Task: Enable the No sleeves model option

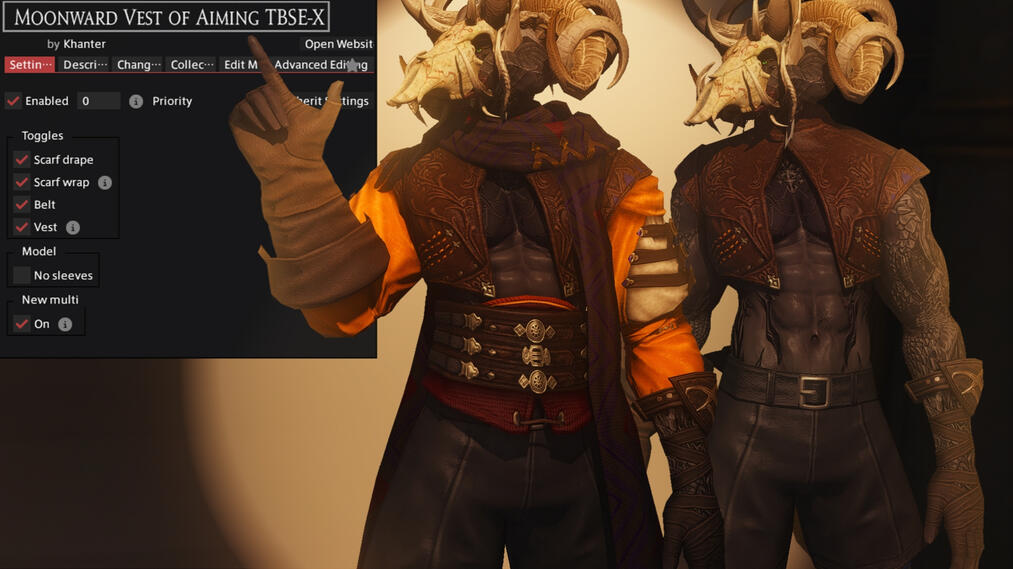Action: pyautogui.click(x=21, y=276)
